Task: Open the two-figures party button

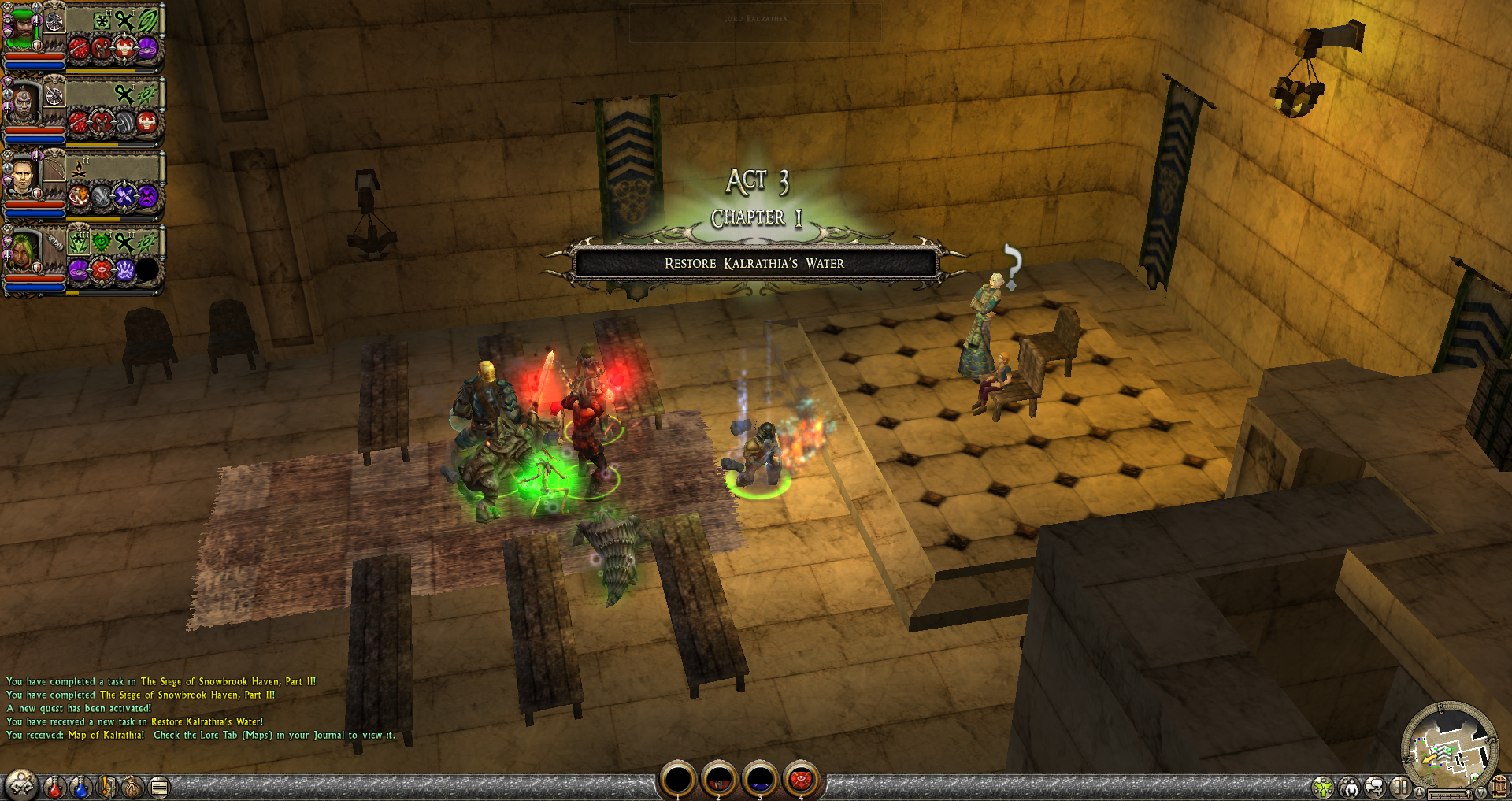Action: 1349,787
